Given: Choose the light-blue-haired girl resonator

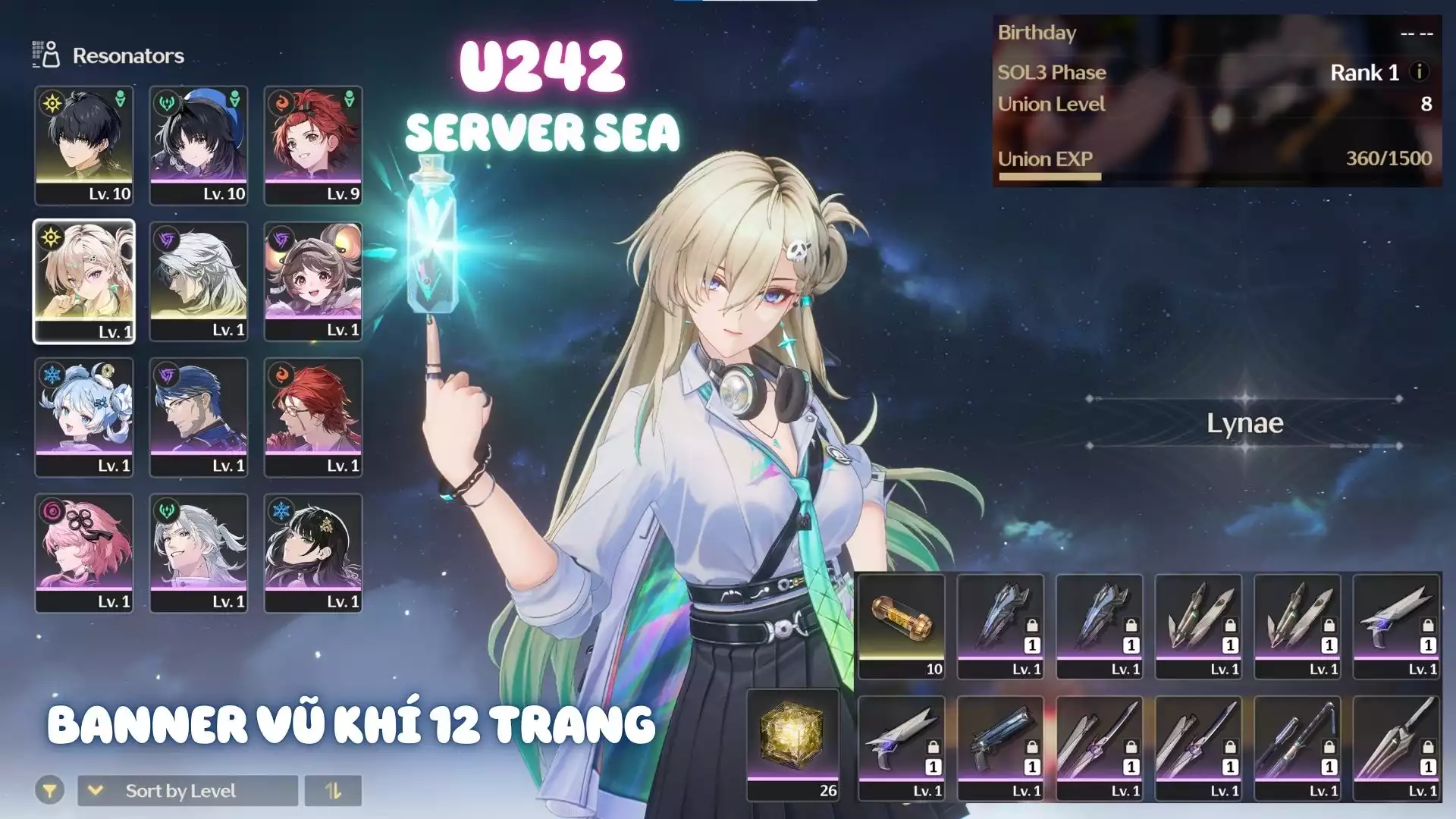Looking at the screenshot, I should pos(84,417).
